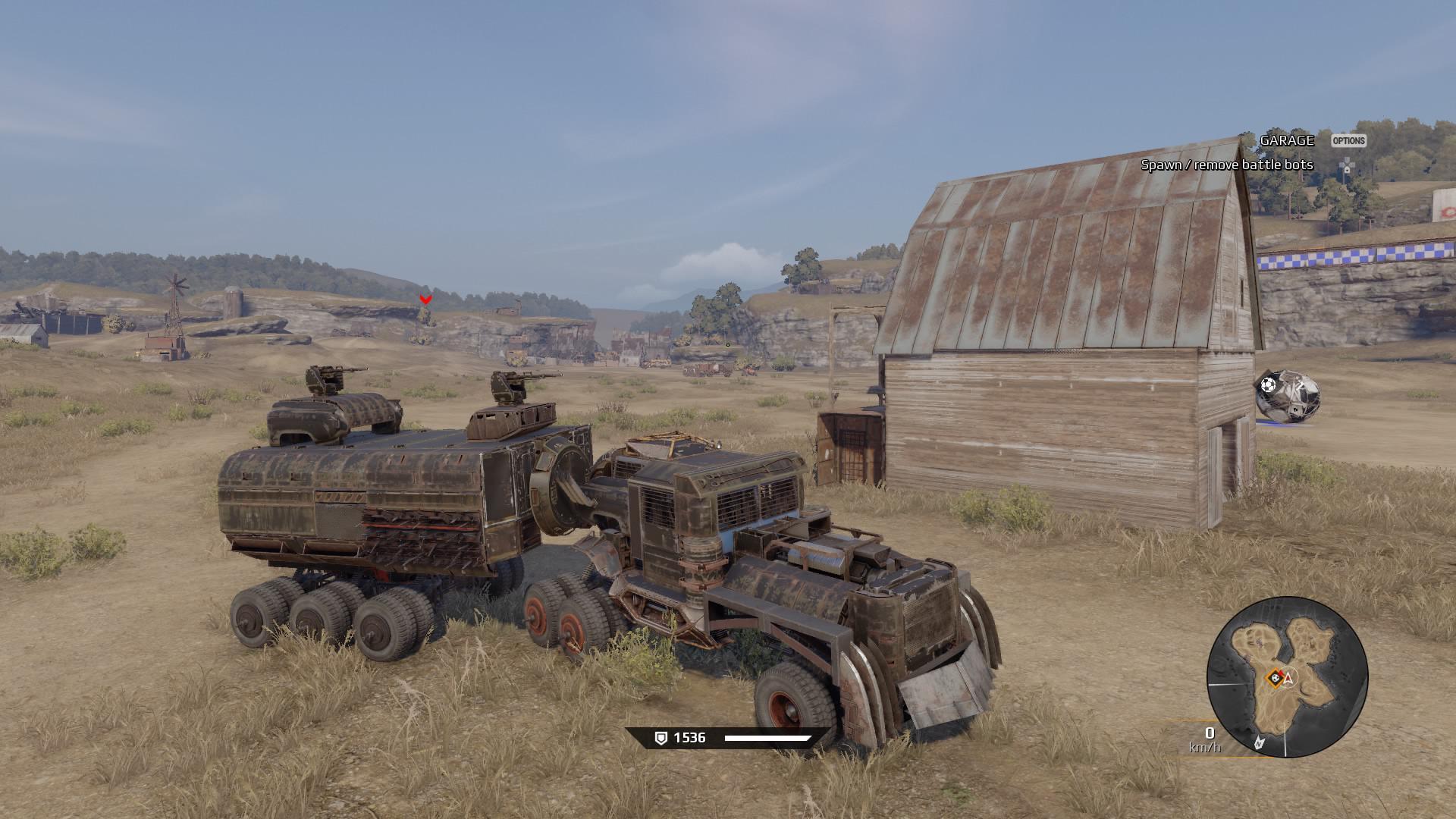Click the red flag marker on the minimap
The image size is (1456, 819).
[1281, 672]
